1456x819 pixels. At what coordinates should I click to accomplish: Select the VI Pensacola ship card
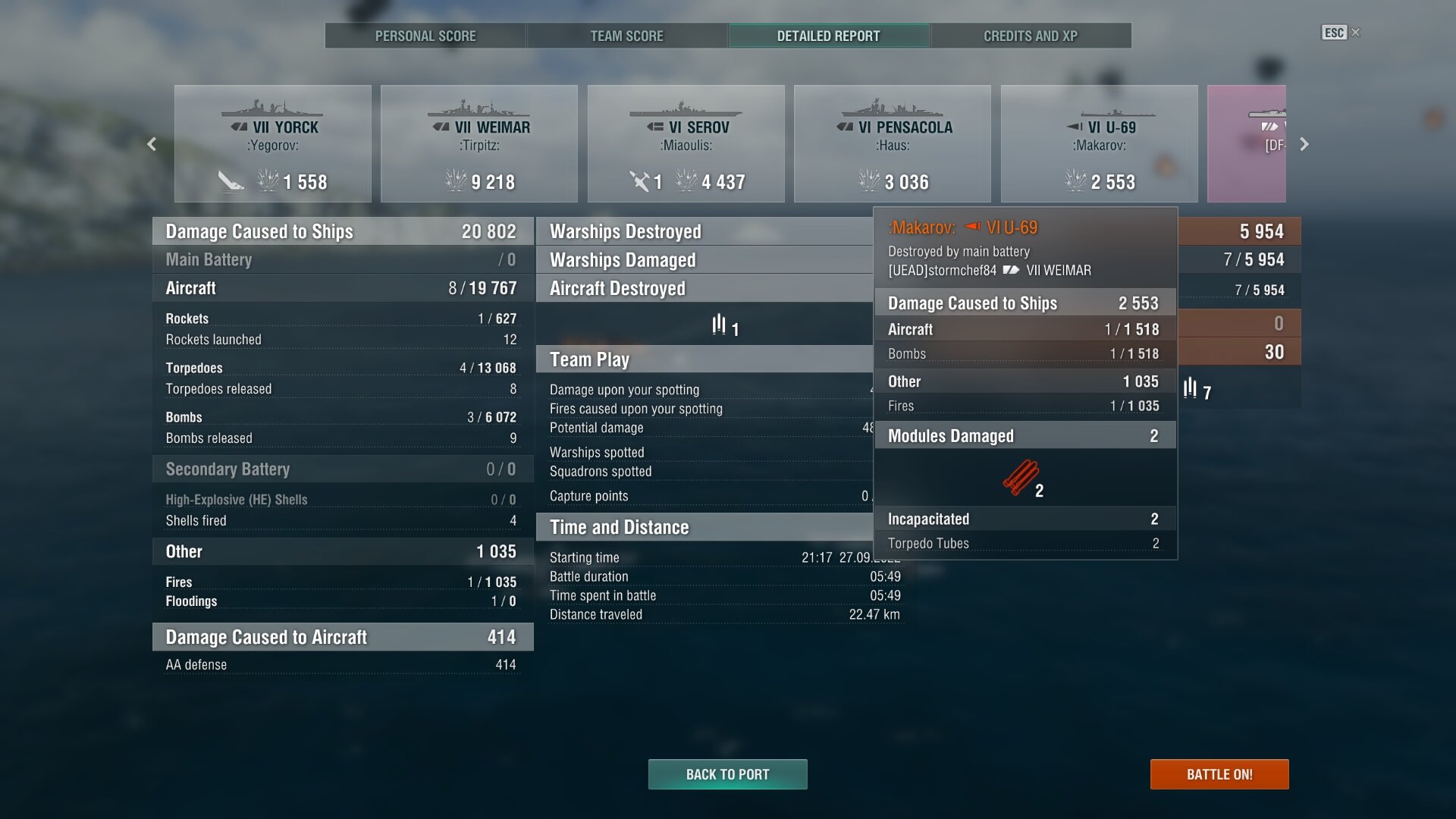[893, 144]
